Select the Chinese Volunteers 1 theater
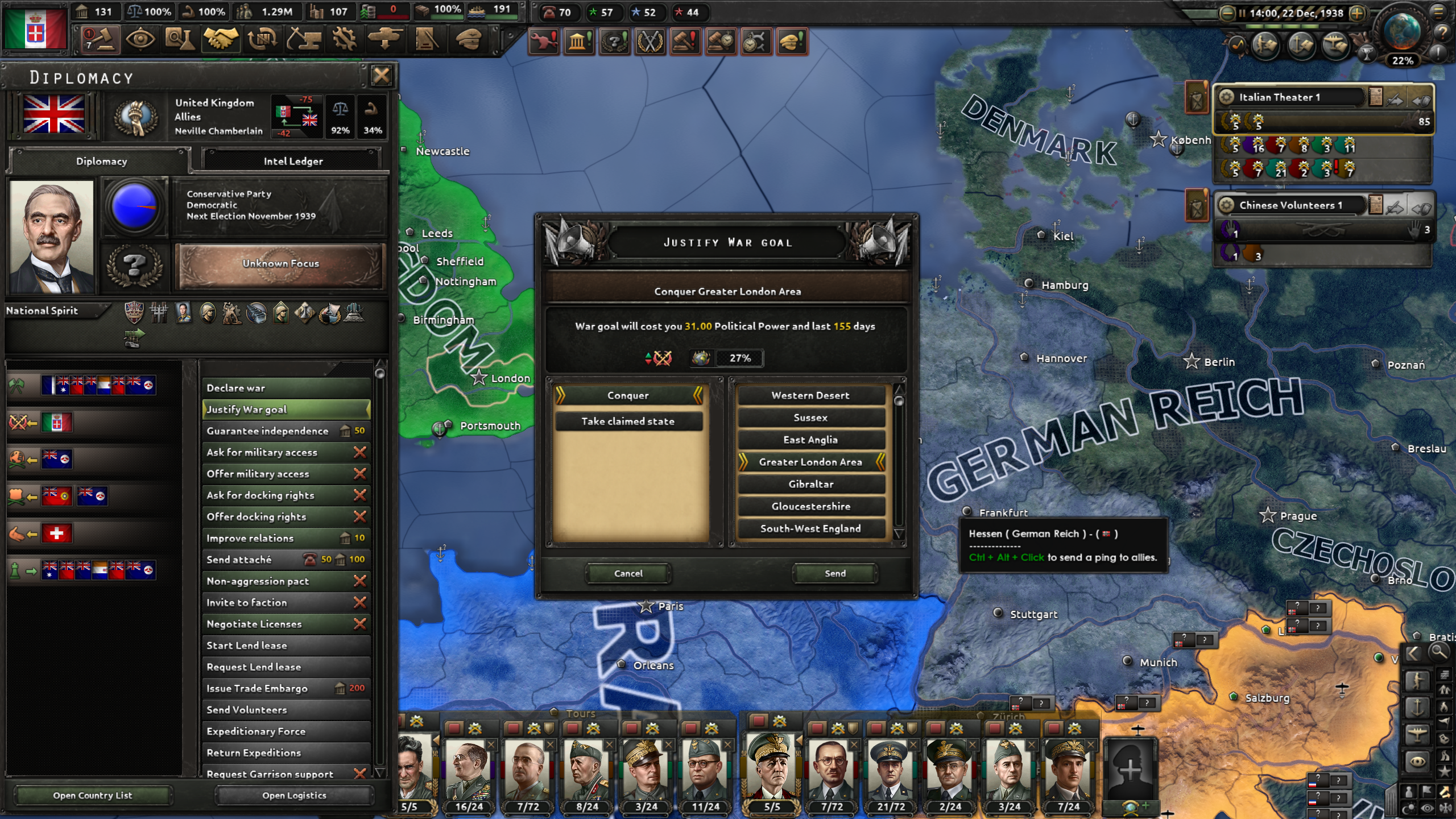This screenshot has height=819, width=1456. [x=1290, y=205]
